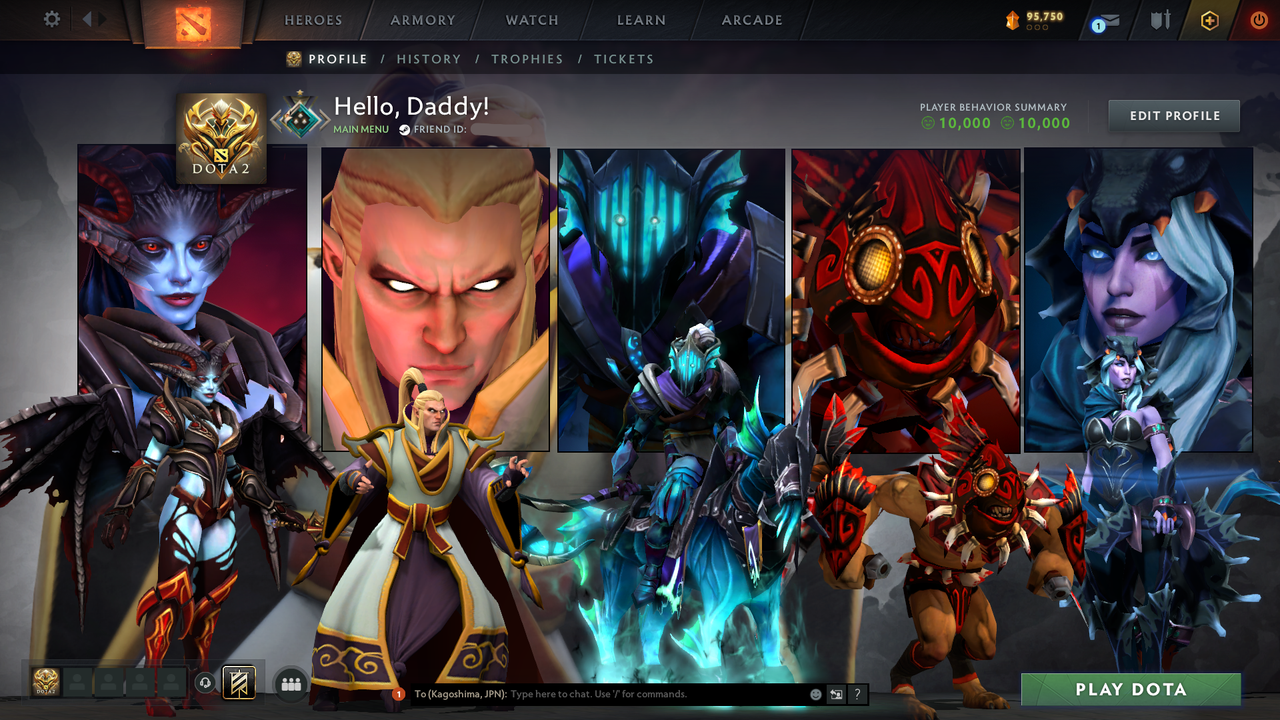This screenshot has width=1280, height=720.
Task: Click inside the chat input field
Action: [600, 693]
